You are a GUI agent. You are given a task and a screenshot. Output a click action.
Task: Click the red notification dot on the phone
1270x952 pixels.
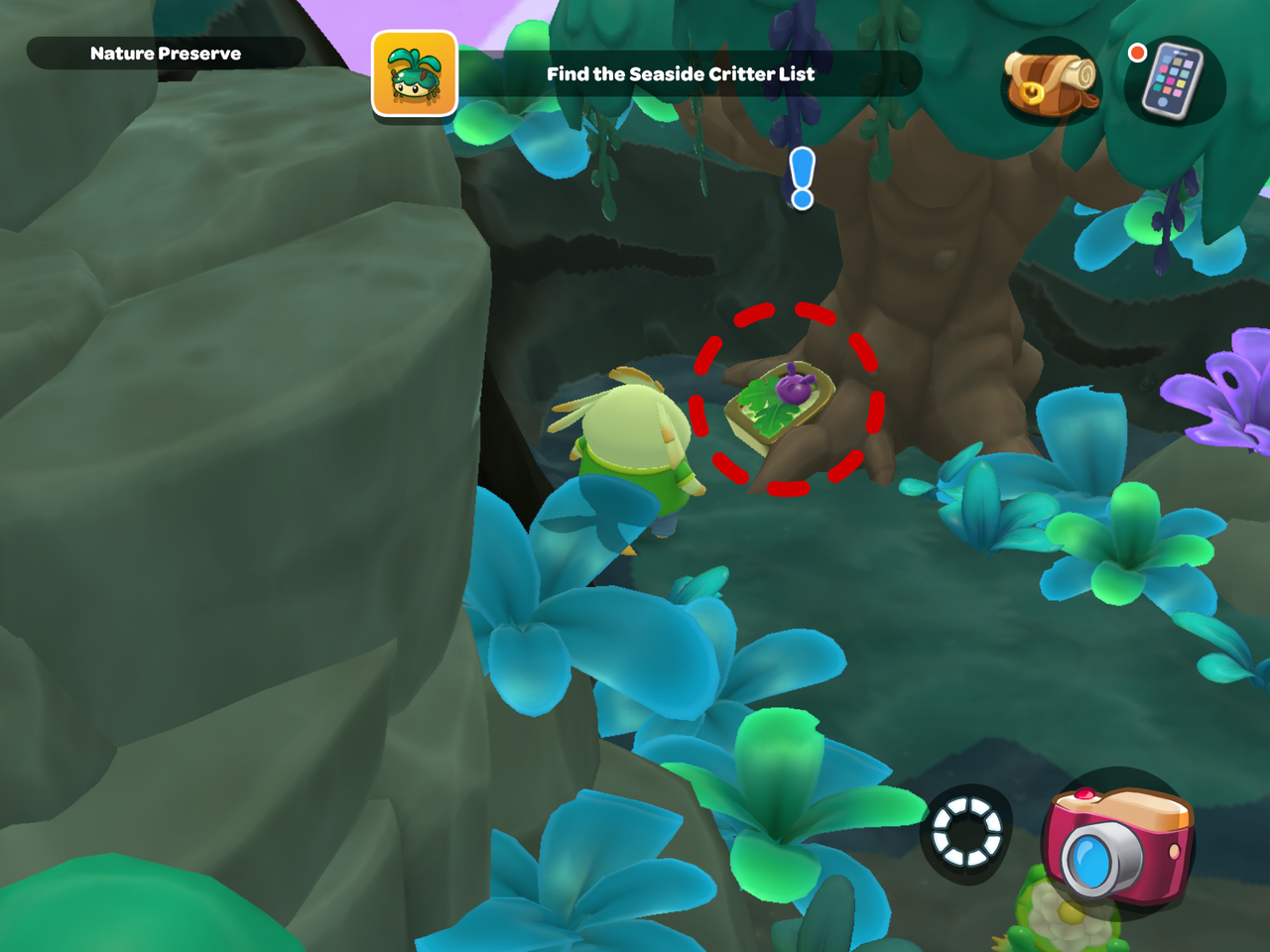click(1138, 55)
